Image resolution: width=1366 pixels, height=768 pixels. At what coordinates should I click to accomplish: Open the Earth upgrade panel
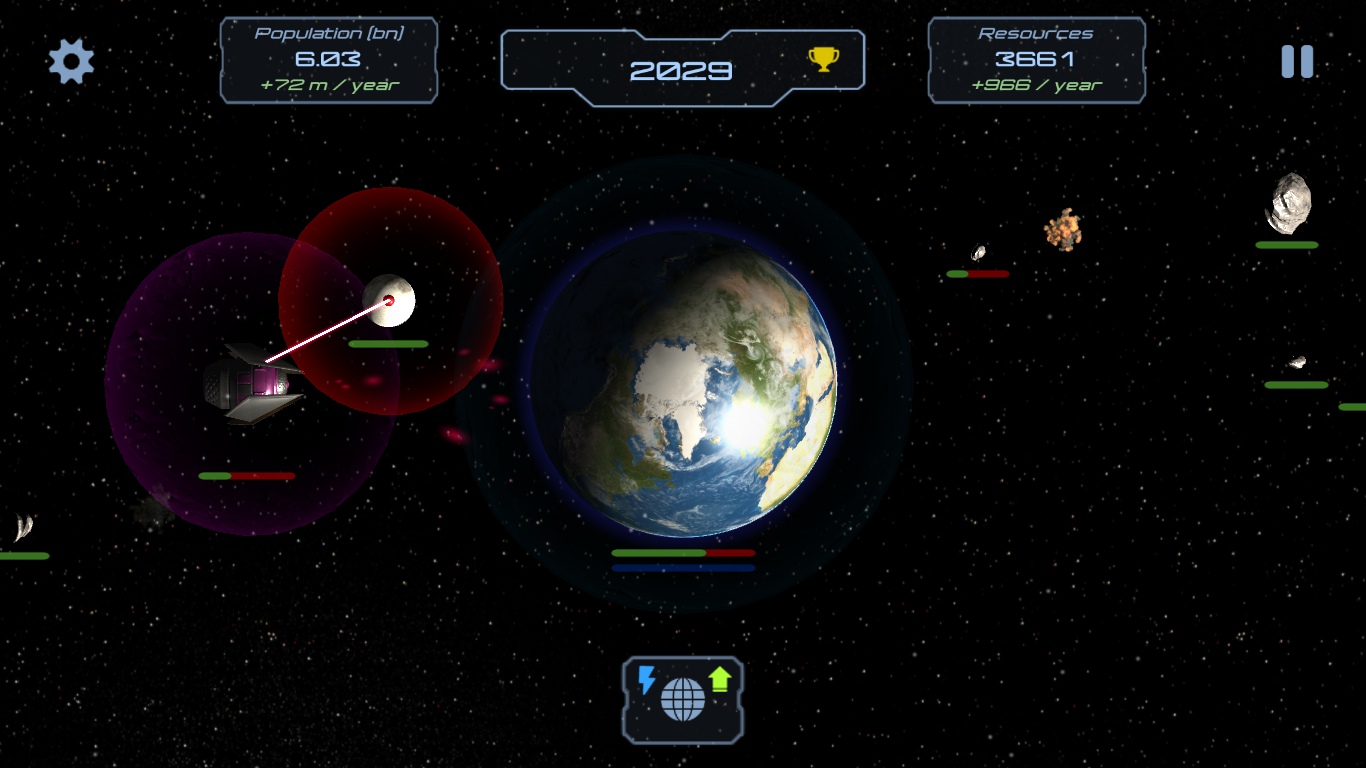pos(683,699)
